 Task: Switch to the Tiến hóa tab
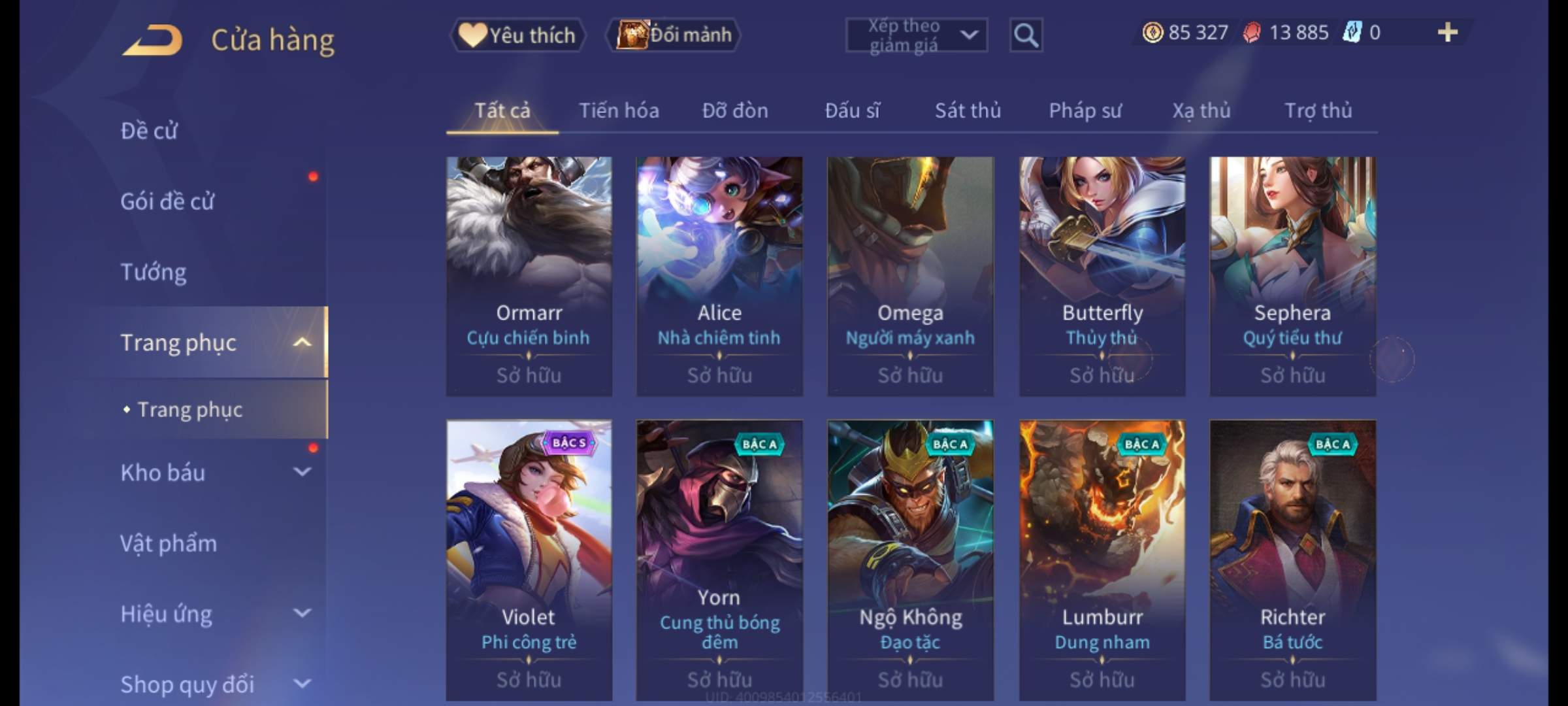click(619, 110)
